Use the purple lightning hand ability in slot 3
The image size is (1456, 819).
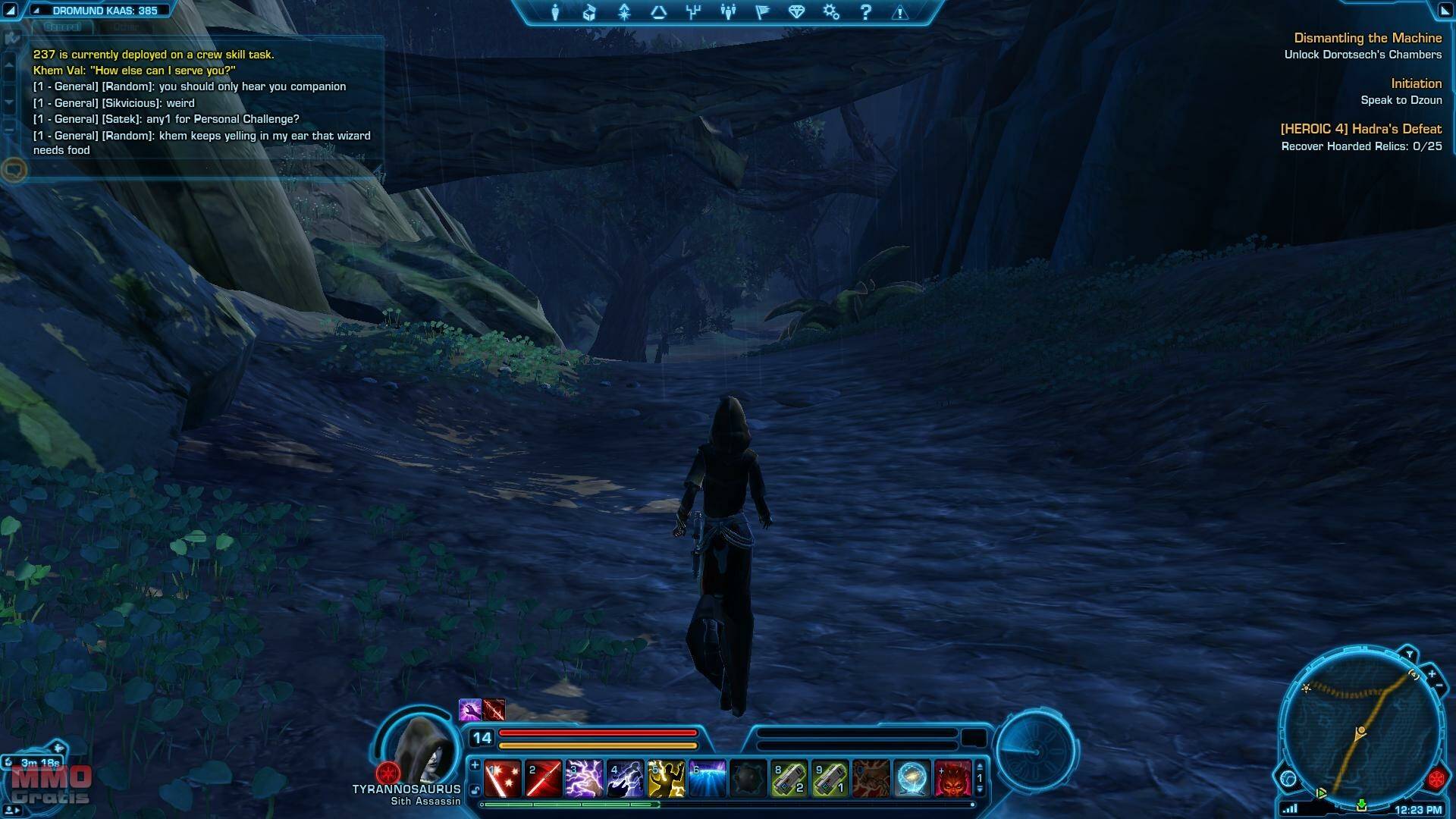[x=584, y=779]
